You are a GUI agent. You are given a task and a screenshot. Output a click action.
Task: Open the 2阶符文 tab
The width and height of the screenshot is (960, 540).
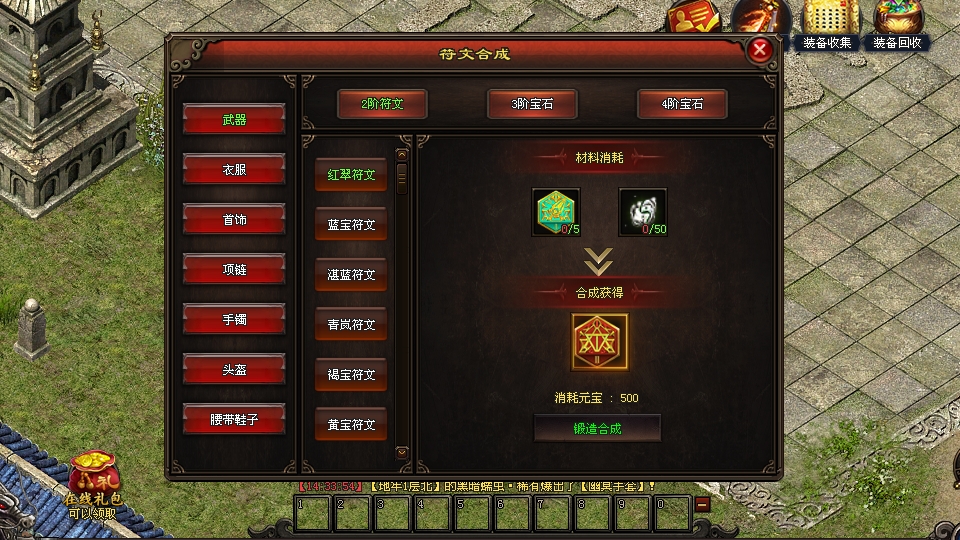click(382, 104)
